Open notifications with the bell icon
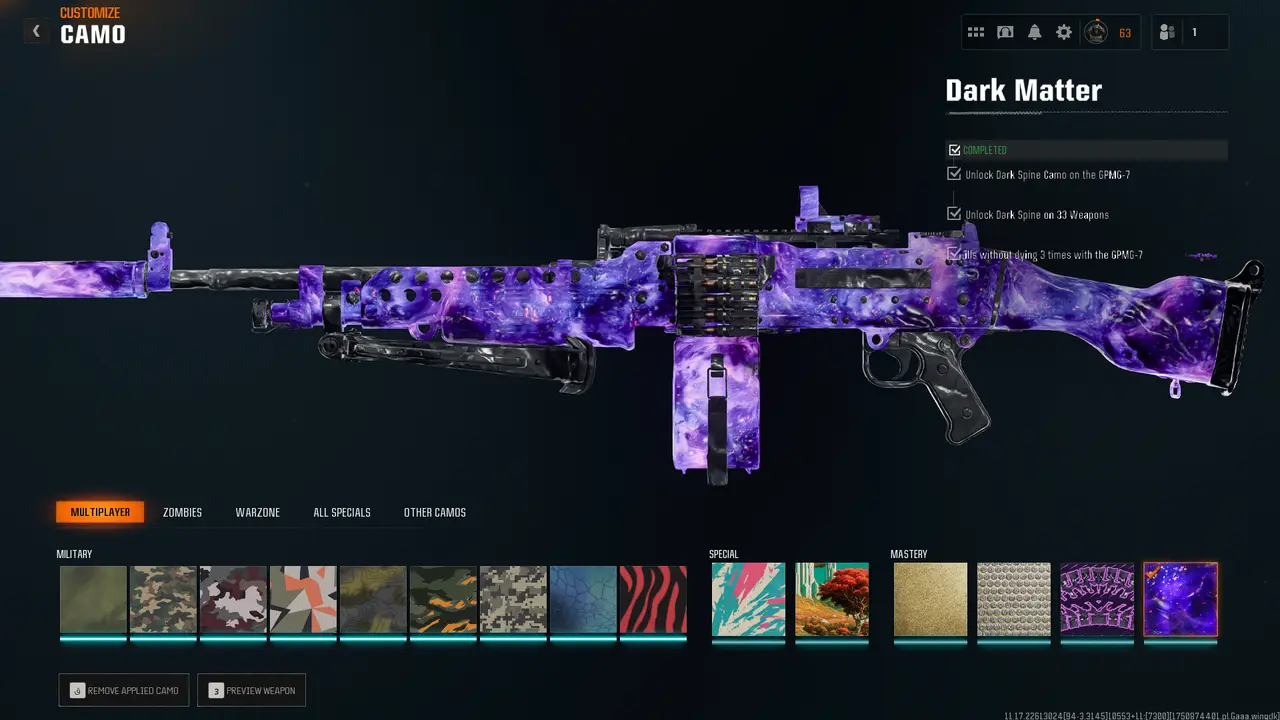This screenshot has height=720, width=1280. pos(1035,32)
